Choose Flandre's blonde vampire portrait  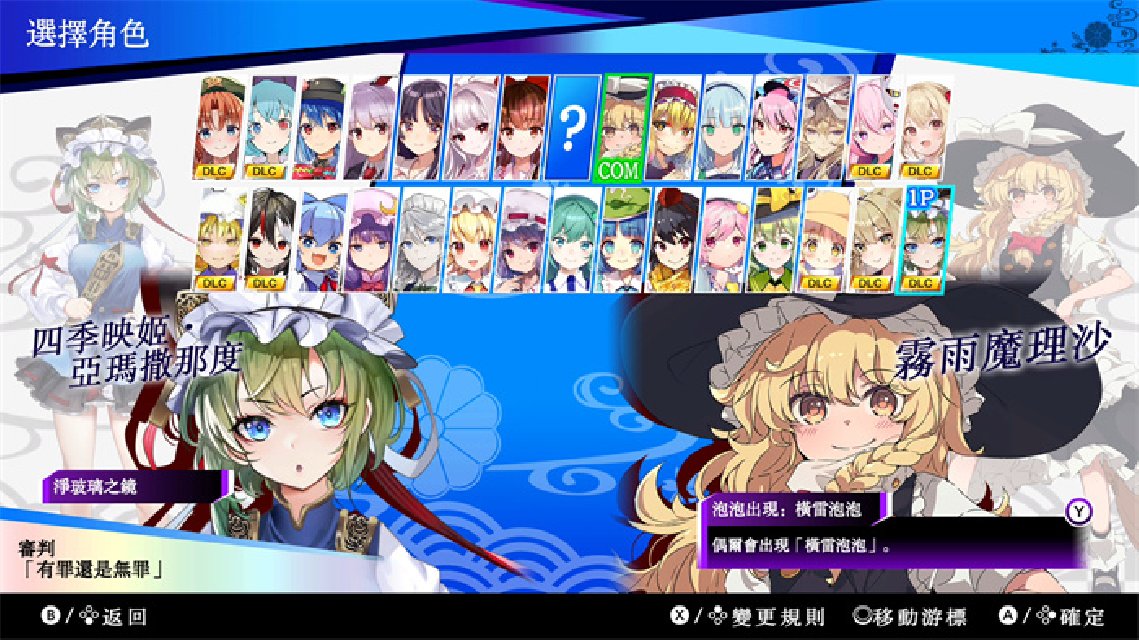473,240
